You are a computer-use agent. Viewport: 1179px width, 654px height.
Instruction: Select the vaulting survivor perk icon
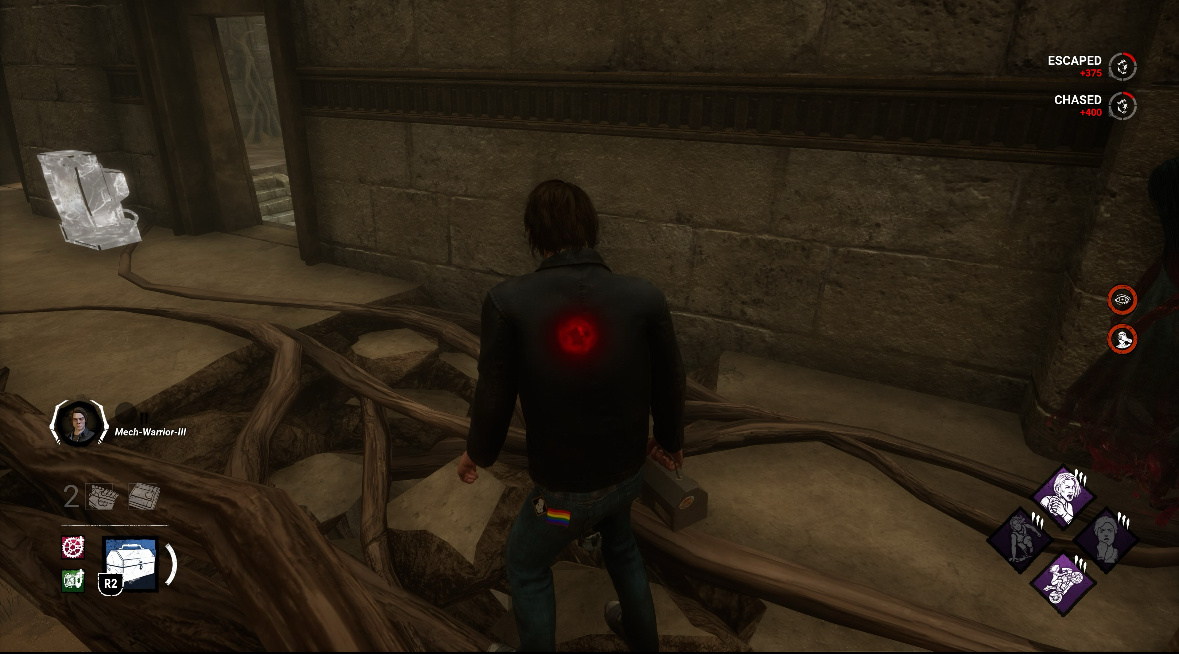coord(1018,539)
